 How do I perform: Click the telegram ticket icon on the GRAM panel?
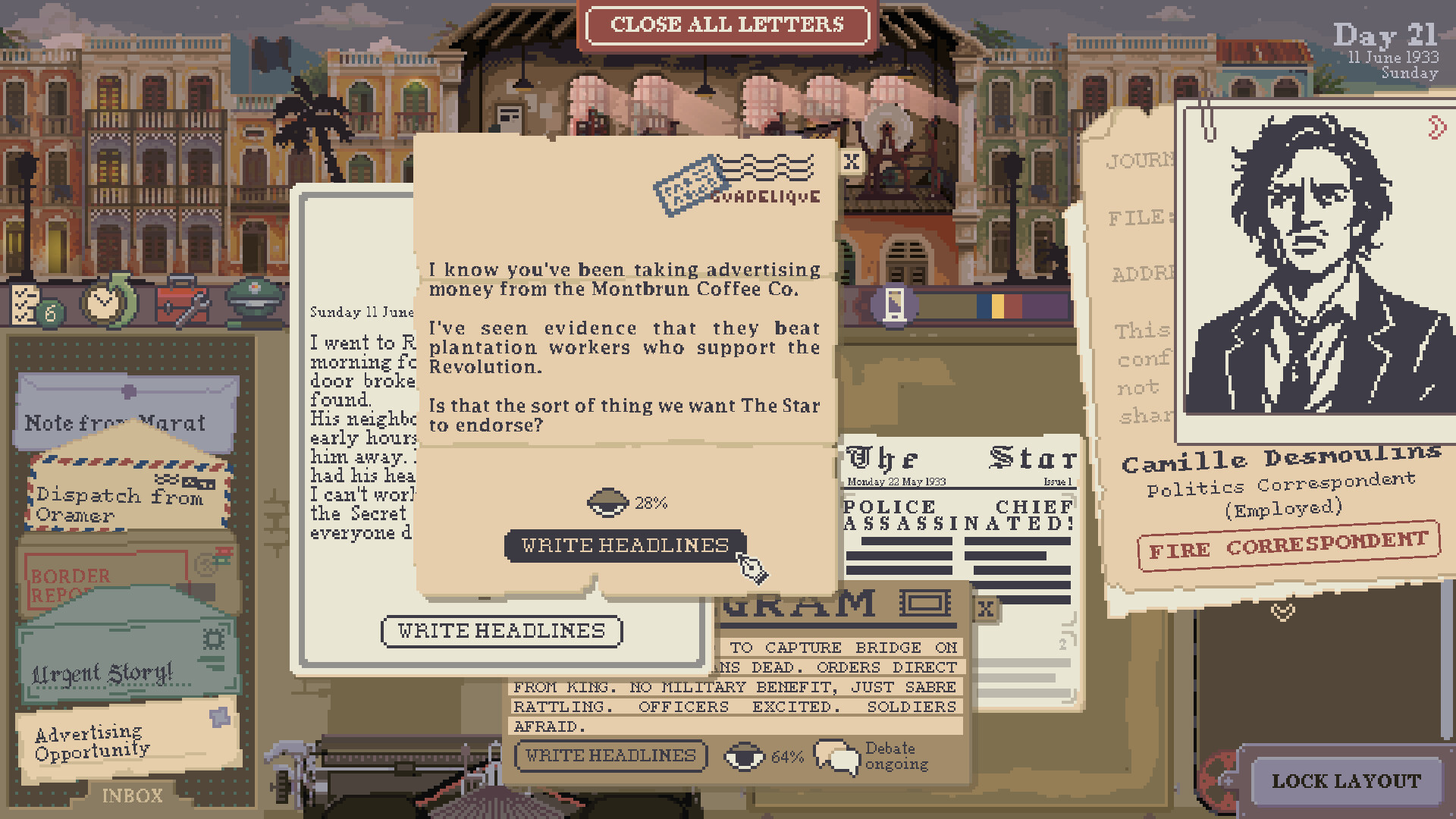pyautogui.click(x=925, y=604)
